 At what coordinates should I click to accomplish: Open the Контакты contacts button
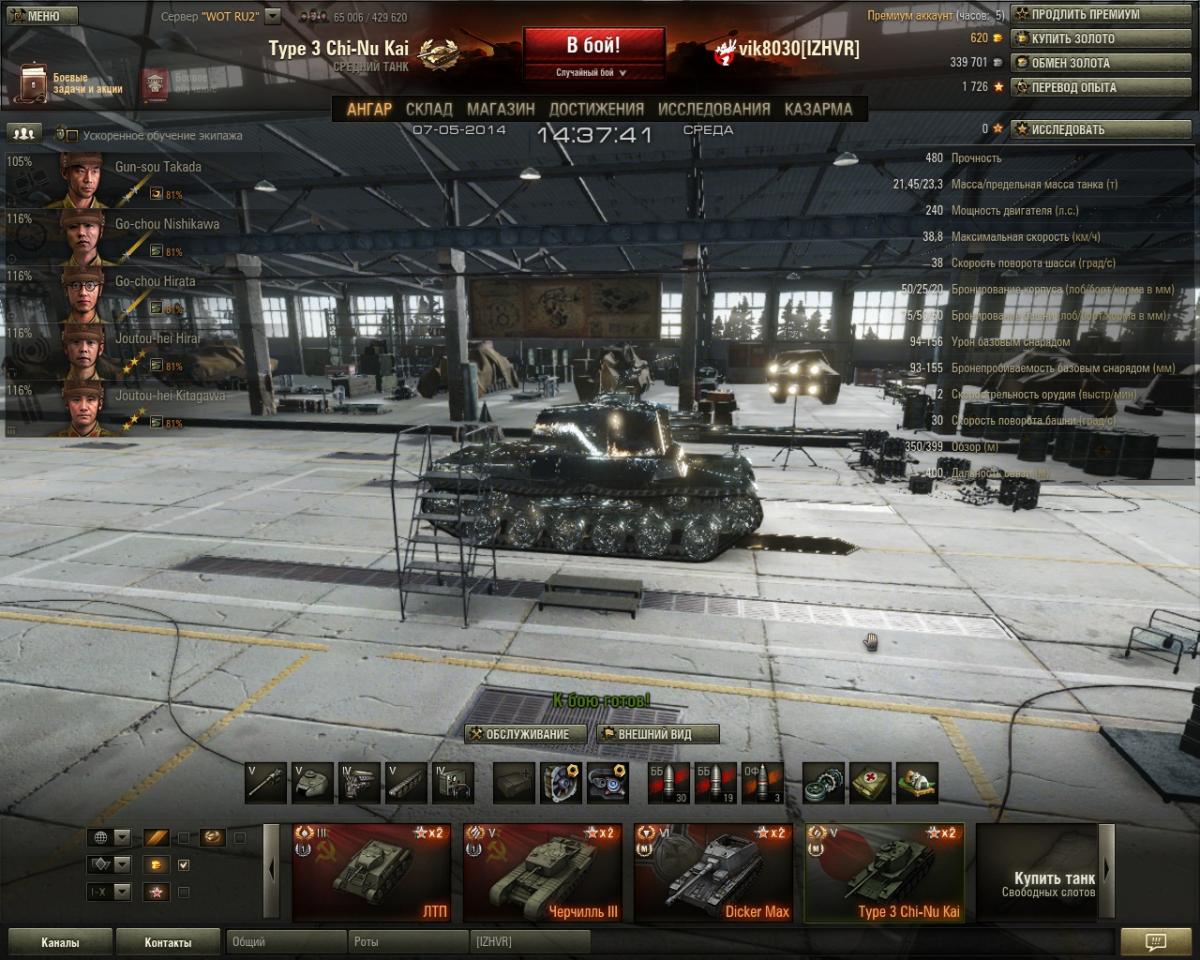click(x=167, y=942)
